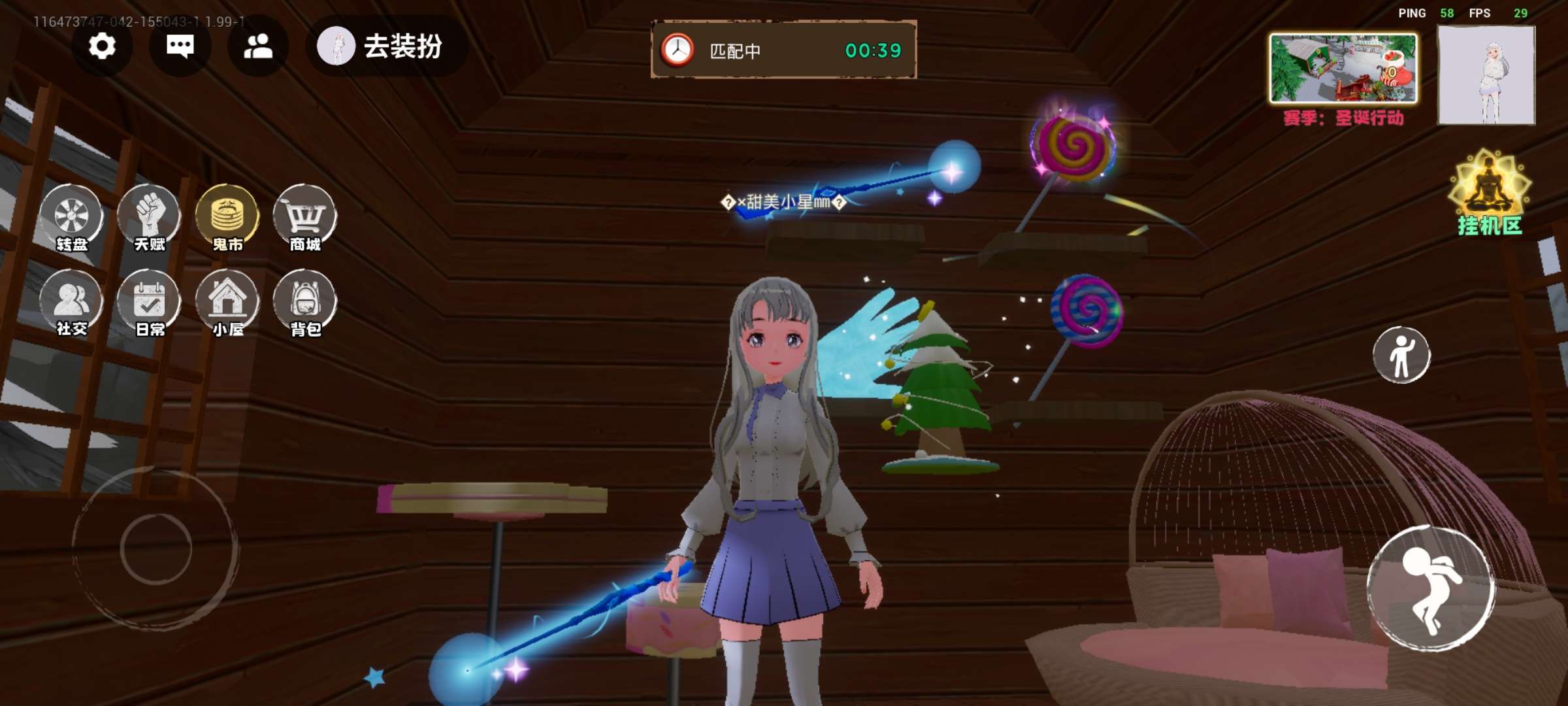
Task: Tap the jump action button
Action: [x=1431, y=588]
